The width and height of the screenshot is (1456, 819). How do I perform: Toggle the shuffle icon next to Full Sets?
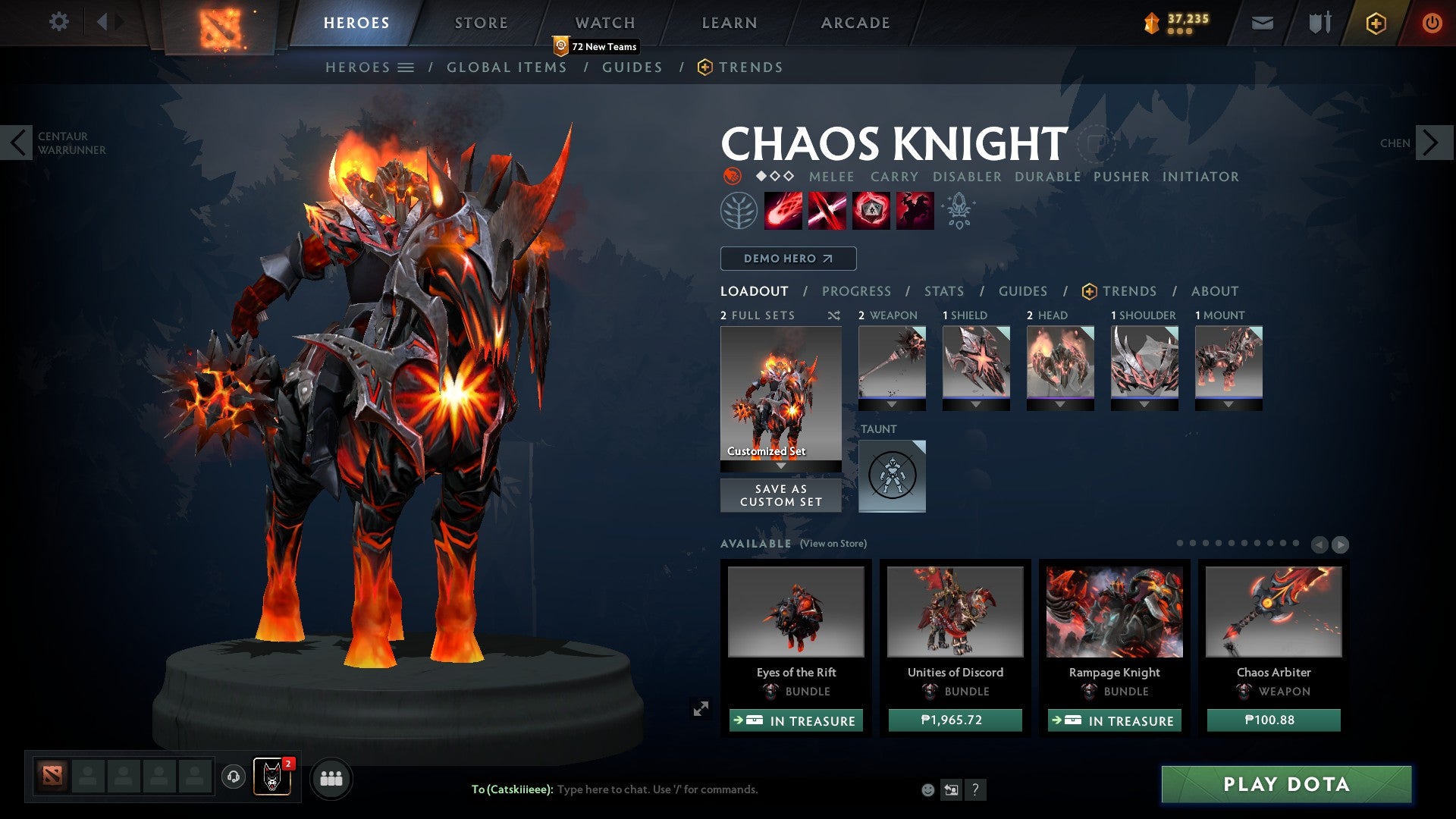coord(834,315)
